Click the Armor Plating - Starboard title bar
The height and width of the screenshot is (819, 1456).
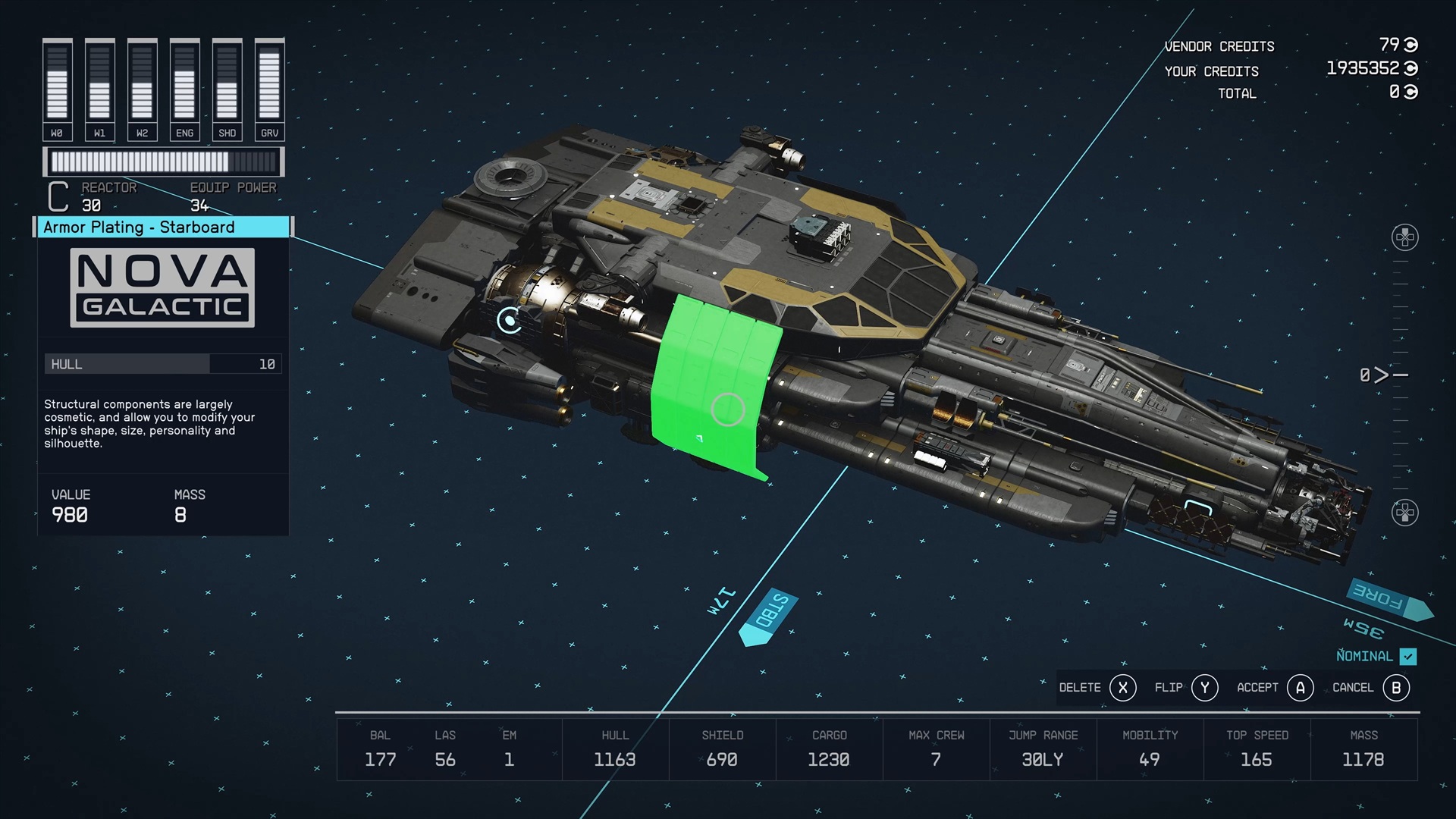click(x=163, y=227)
